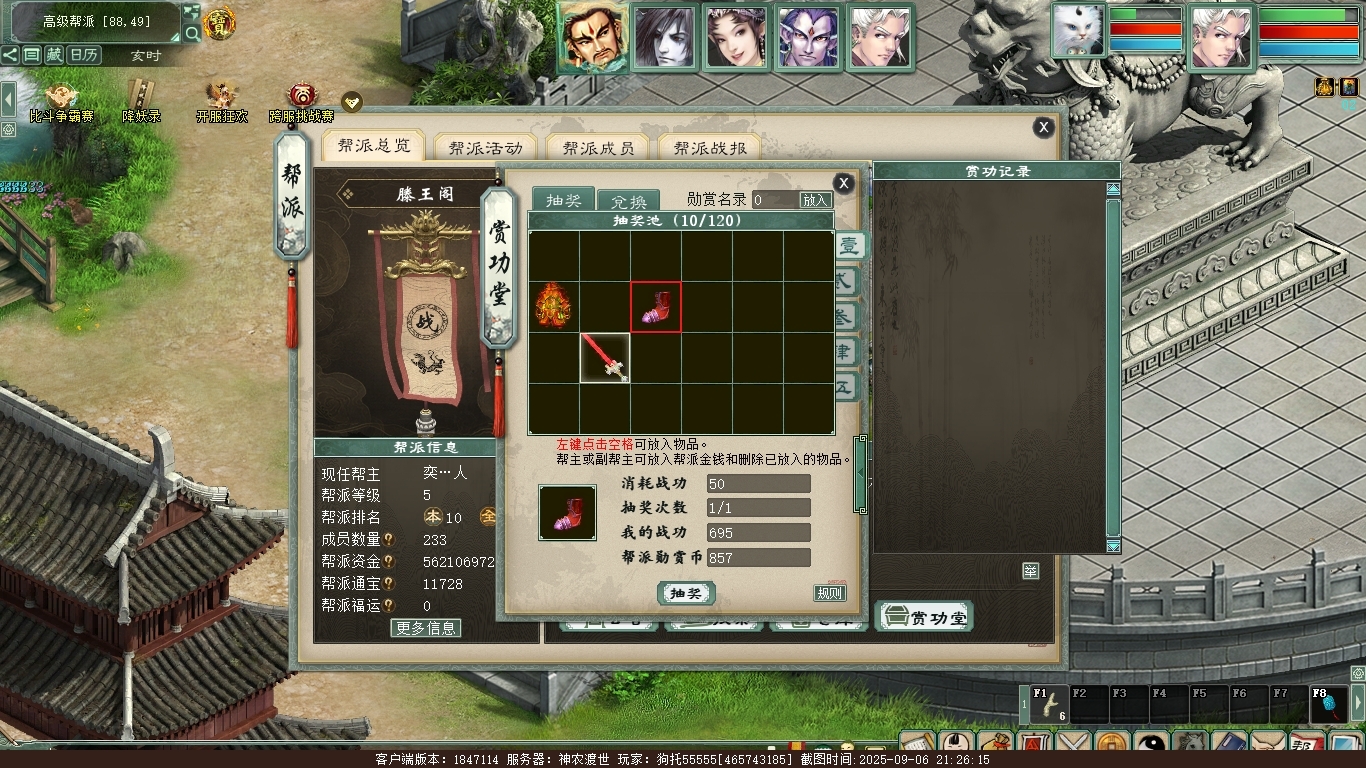Open the 帮派成员 members tab
1366x768 pixels.
click(x=598, y=148)
